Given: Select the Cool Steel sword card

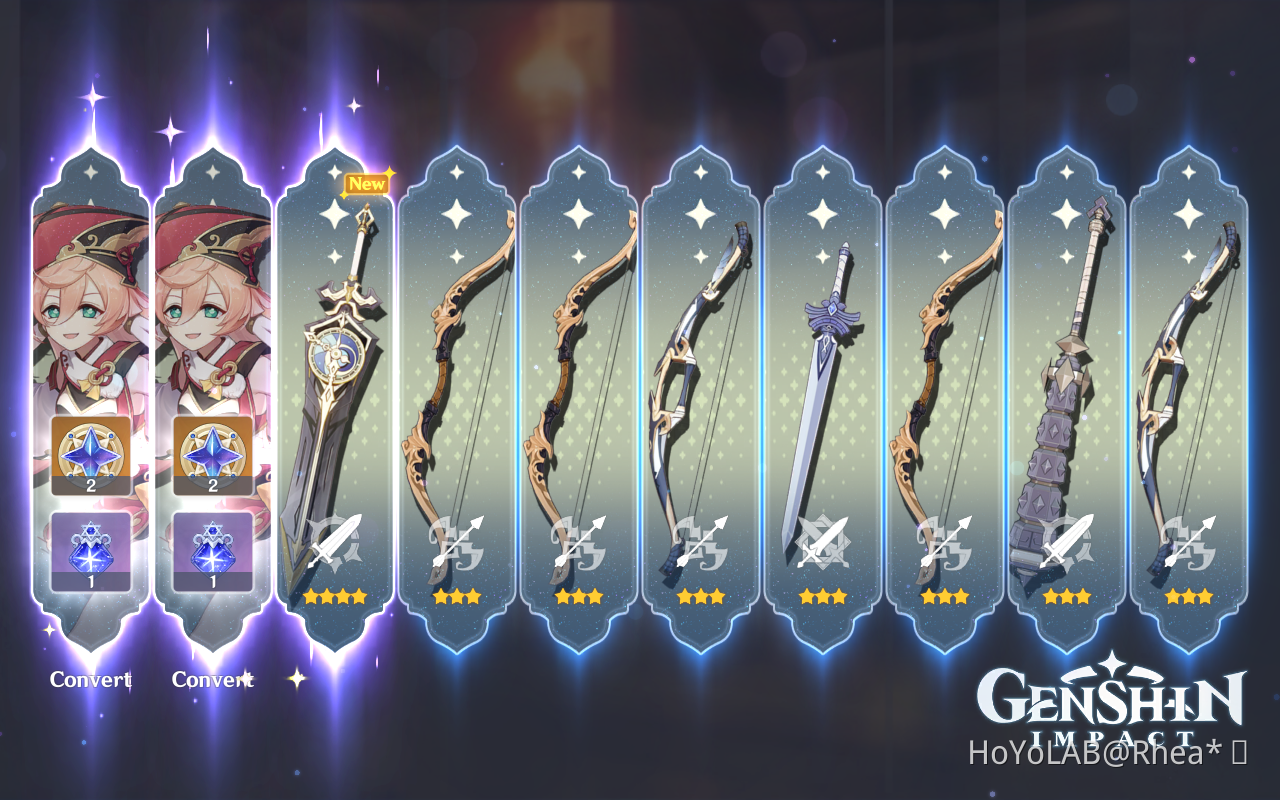Looking at the screenshot, I should tap(824, 380).
